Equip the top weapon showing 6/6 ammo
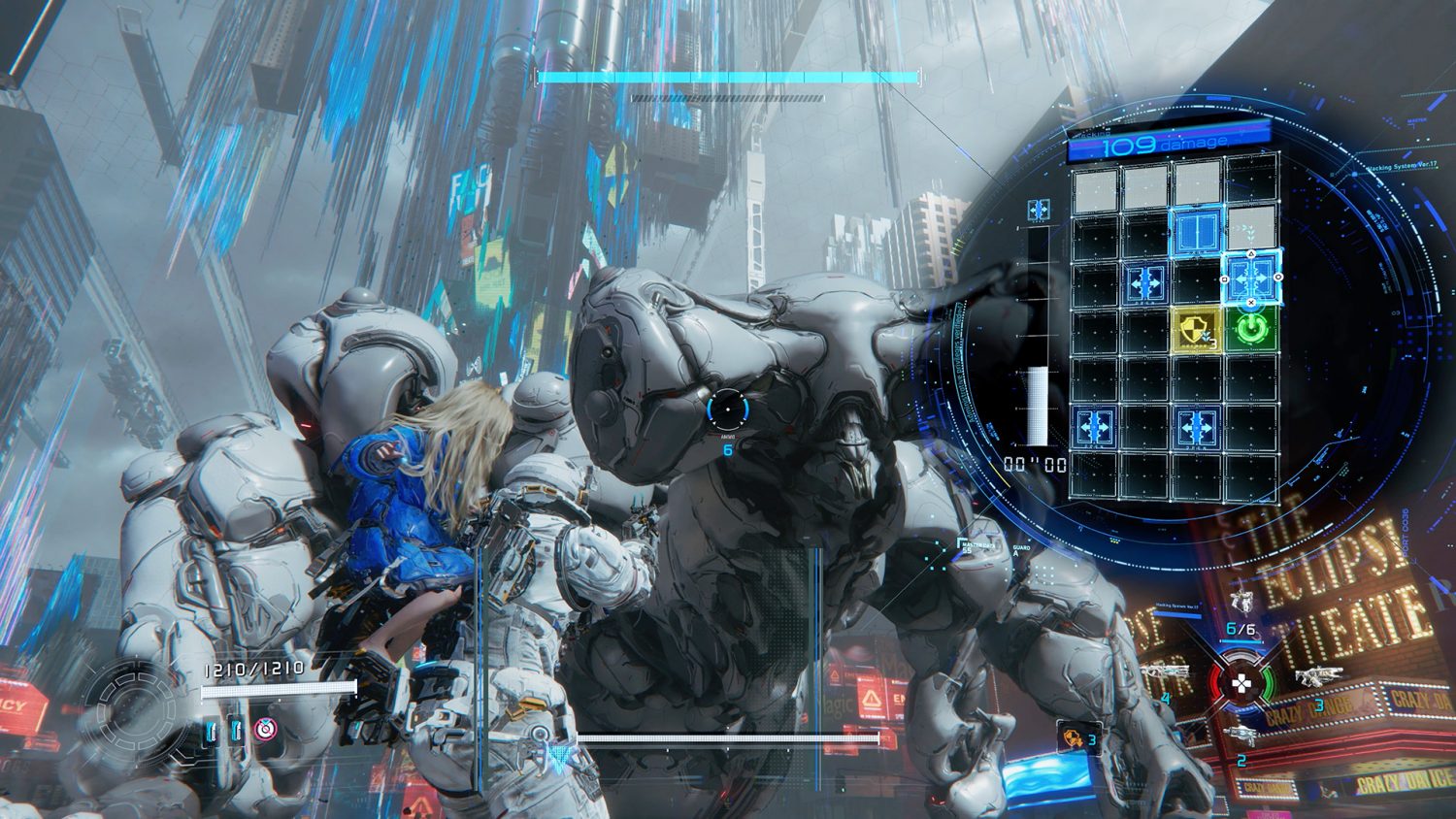1456x819 pixels. click(x=1240, y=602)
